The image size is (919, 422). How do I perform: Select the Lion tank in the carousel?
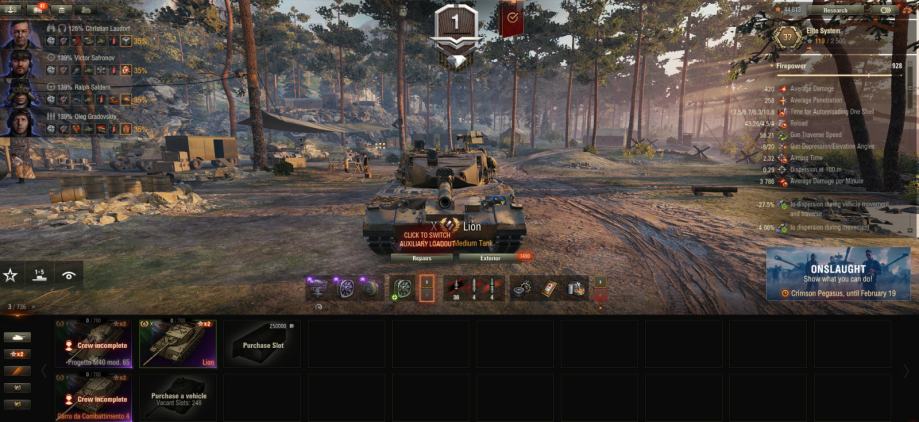(x=179, y=344)
